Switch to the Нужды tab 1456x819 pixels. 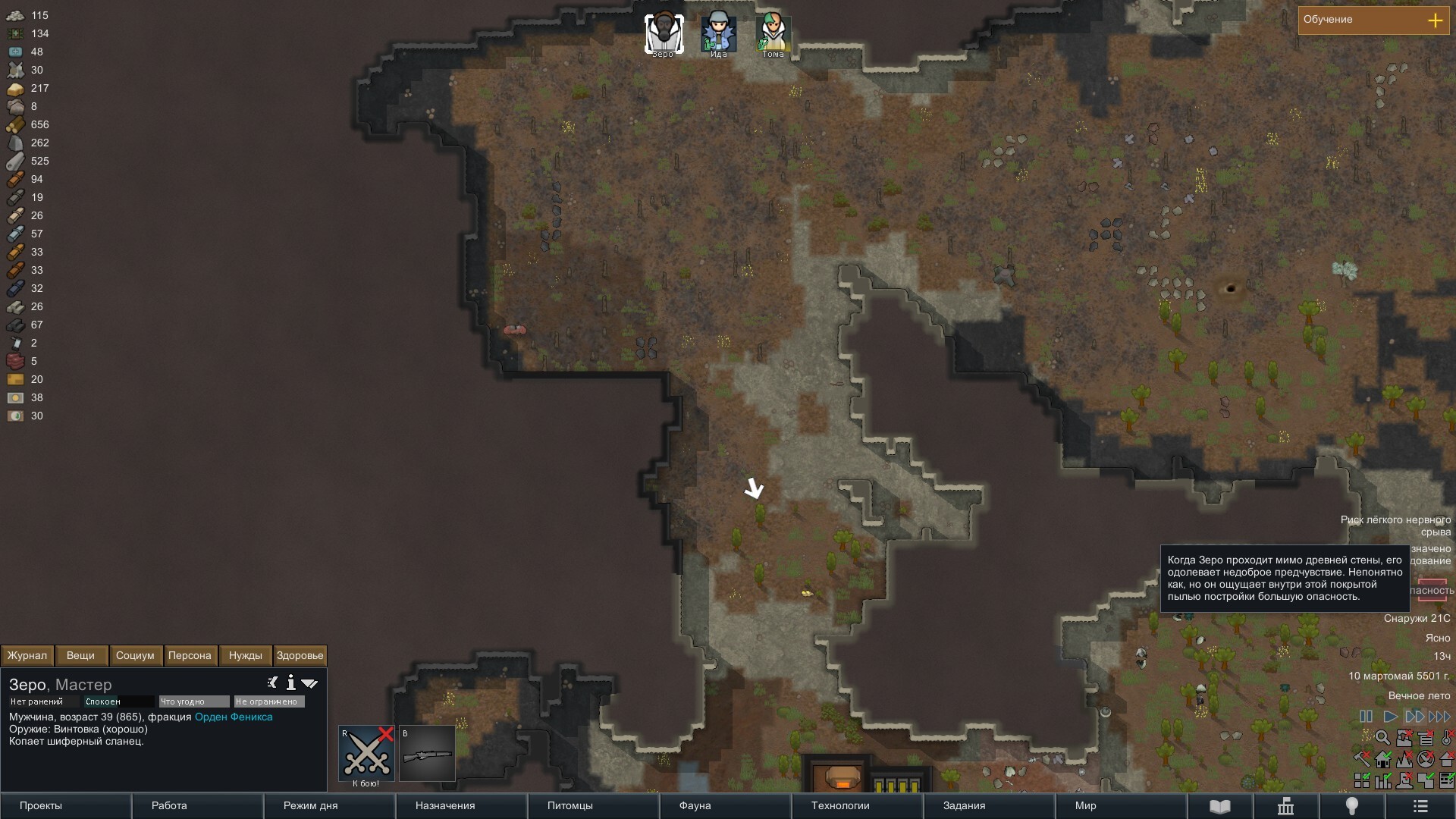245,655
